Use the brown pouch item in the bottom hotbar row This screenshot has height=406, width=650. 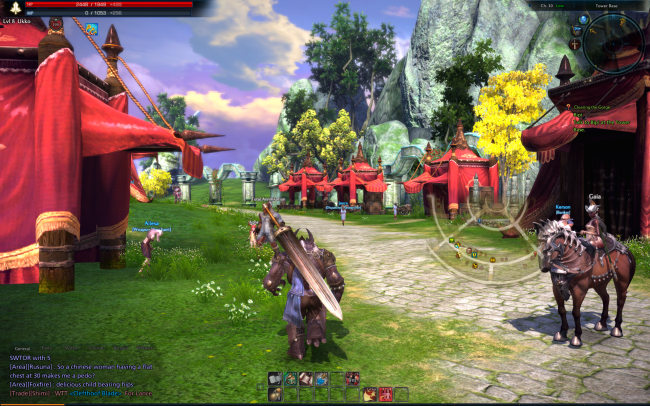(274, 394)
